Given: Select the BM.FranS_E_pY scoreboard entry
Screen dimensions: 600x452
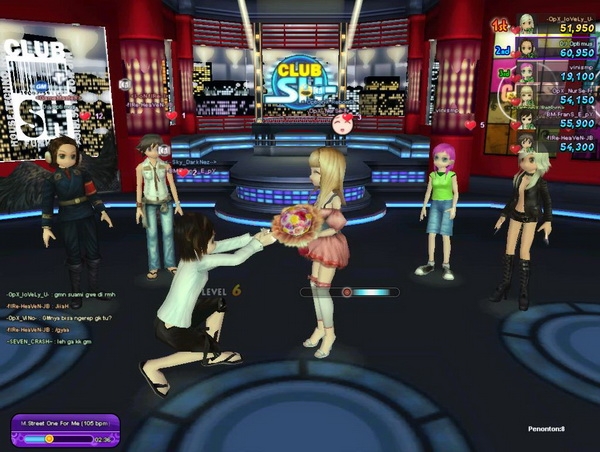Looking at the screenshot, I should pos(555,120).
